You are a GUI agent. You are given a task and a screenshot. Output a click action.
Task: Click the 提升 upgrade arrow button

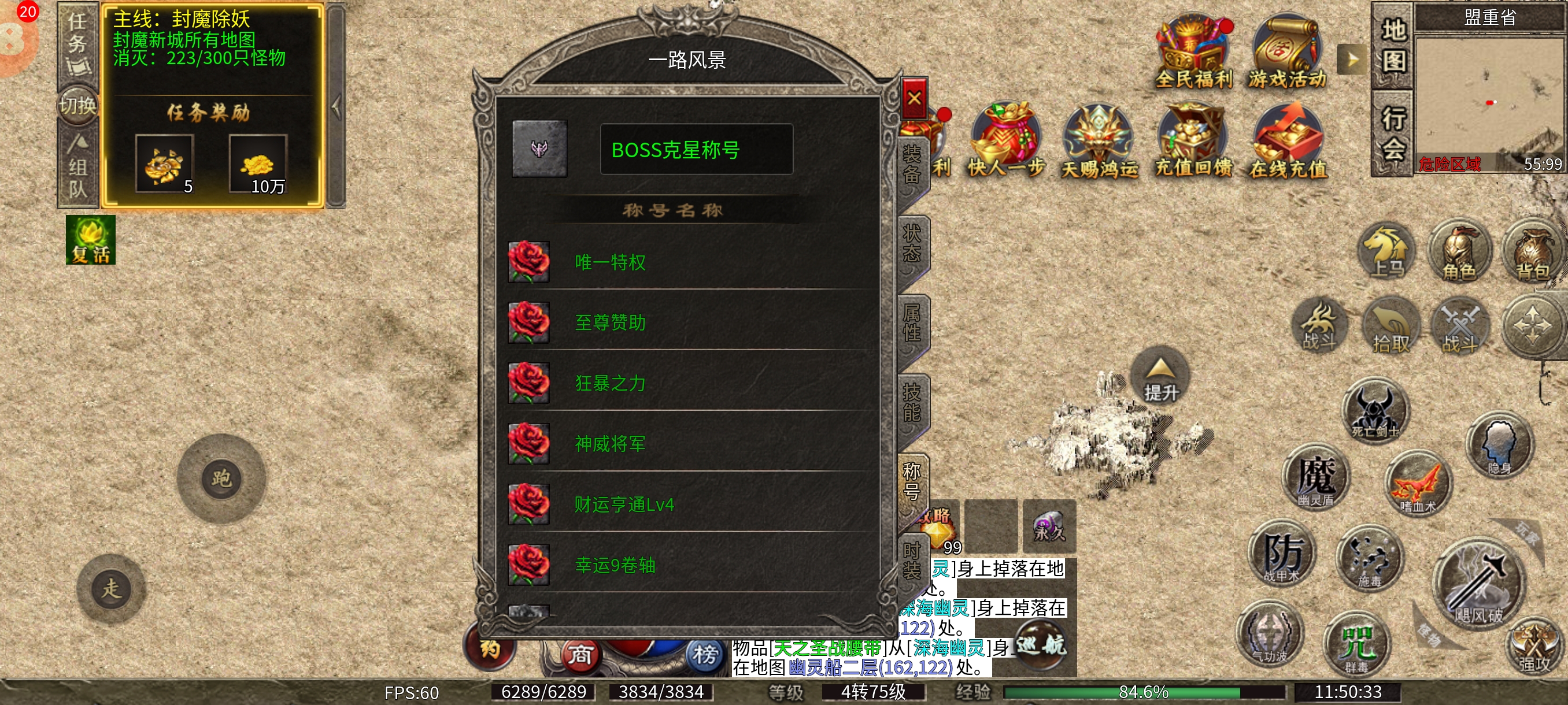(x=1161, y=378)
